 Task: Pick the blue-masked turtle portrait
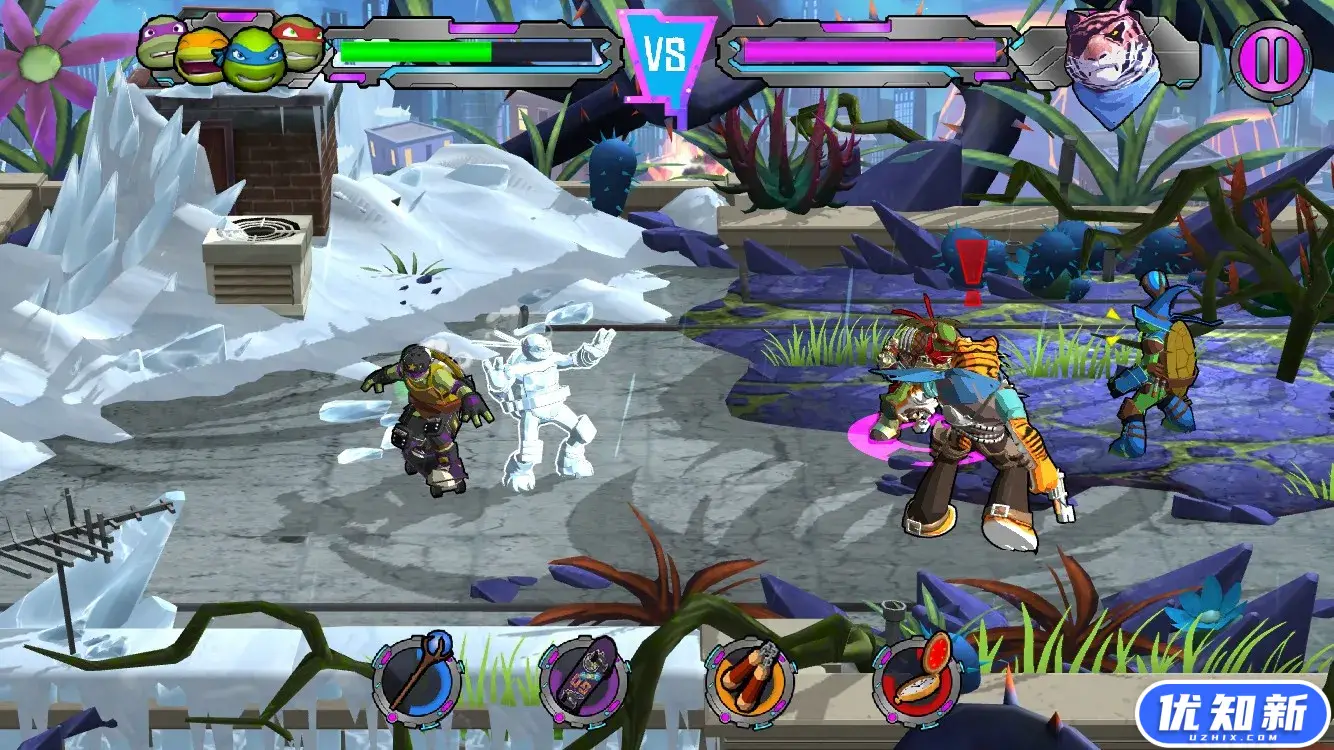(252, 60)
